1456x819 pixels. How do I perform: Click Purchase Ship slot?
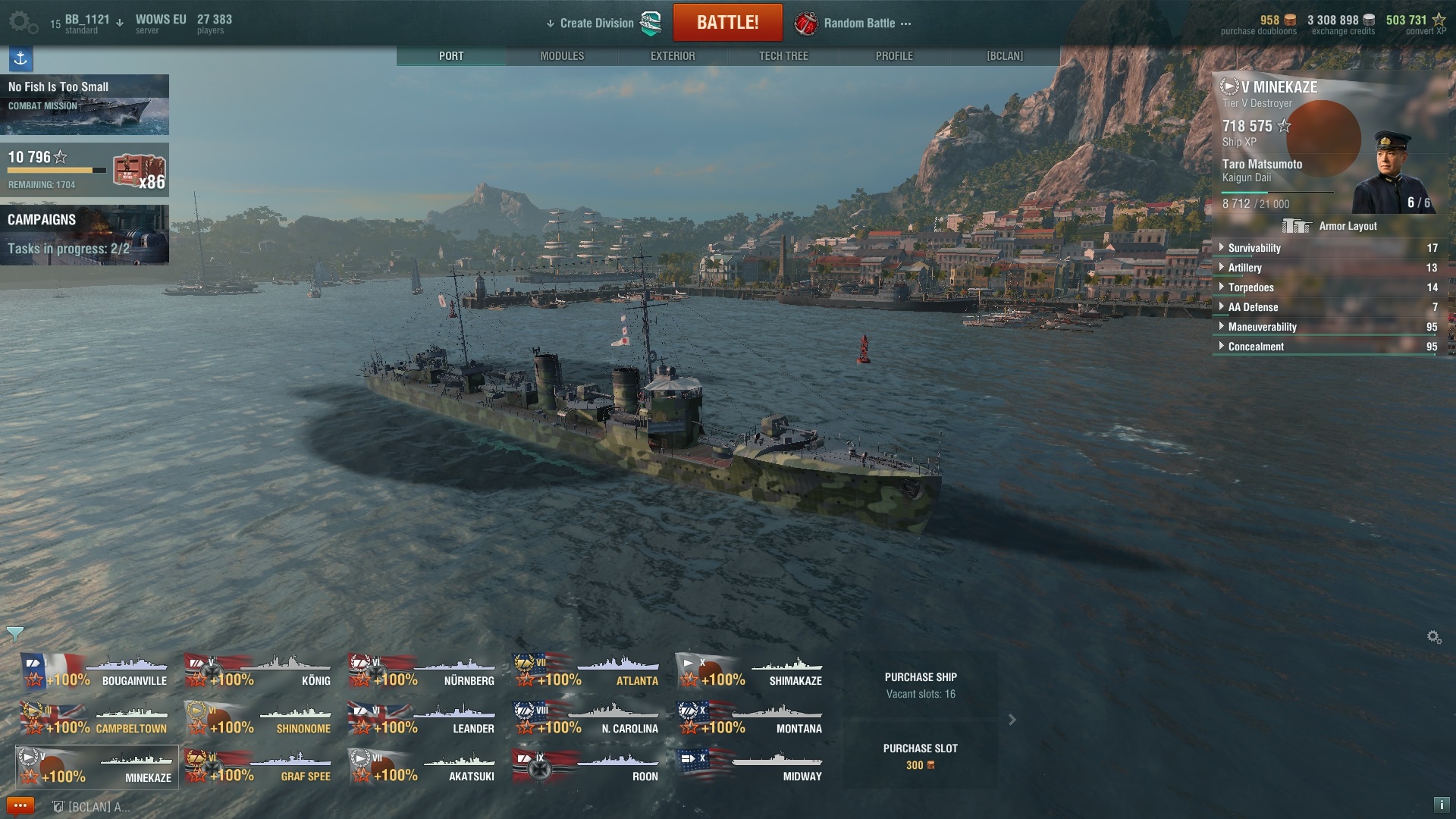[x=921, y=684]
